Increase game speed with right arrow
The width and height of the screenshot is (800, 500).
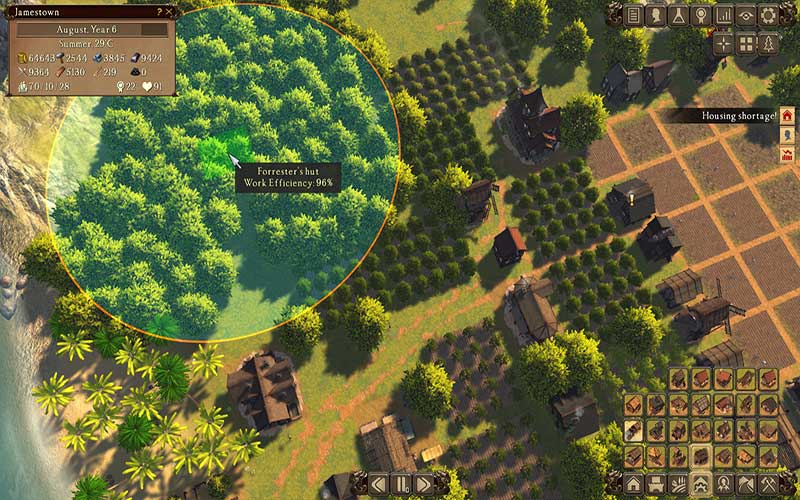tap(422, 485)
